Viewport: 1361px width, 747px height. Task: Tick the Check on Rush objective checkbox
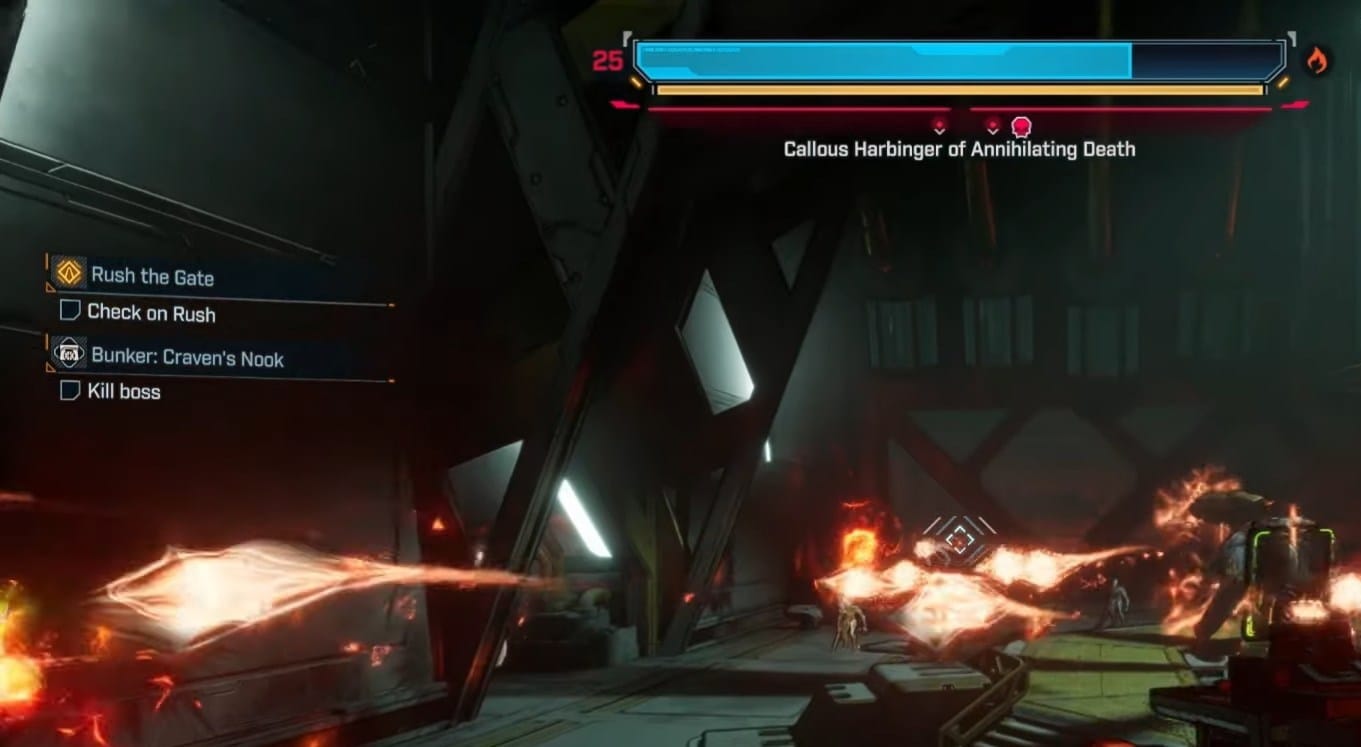(x=70, y=311)
